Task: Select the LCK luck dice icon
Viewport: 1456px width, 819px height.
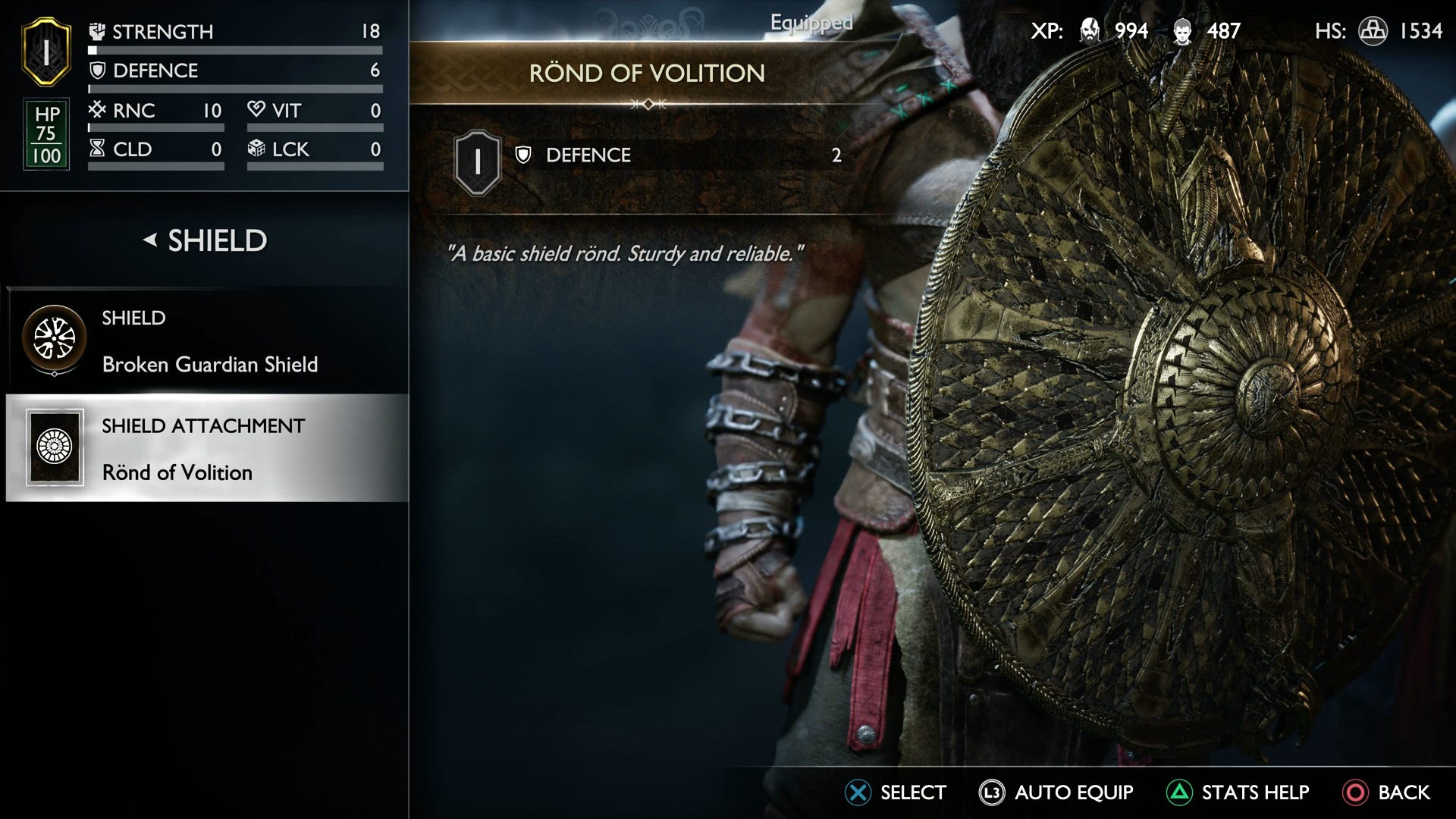Action: (257, 149)
